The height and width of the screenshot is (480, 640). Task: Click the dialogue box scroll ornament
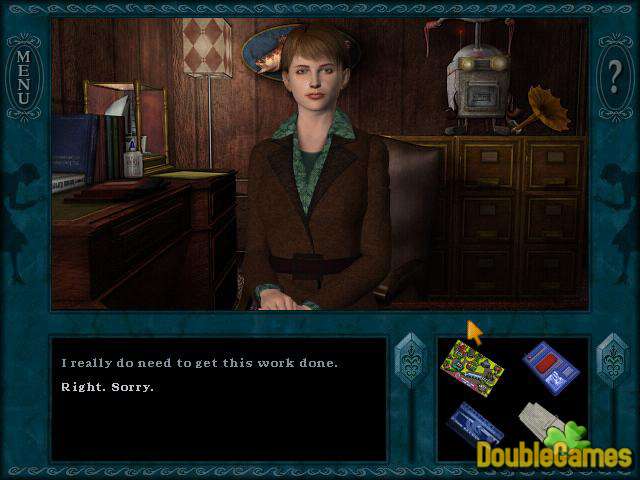pos(410,364)
